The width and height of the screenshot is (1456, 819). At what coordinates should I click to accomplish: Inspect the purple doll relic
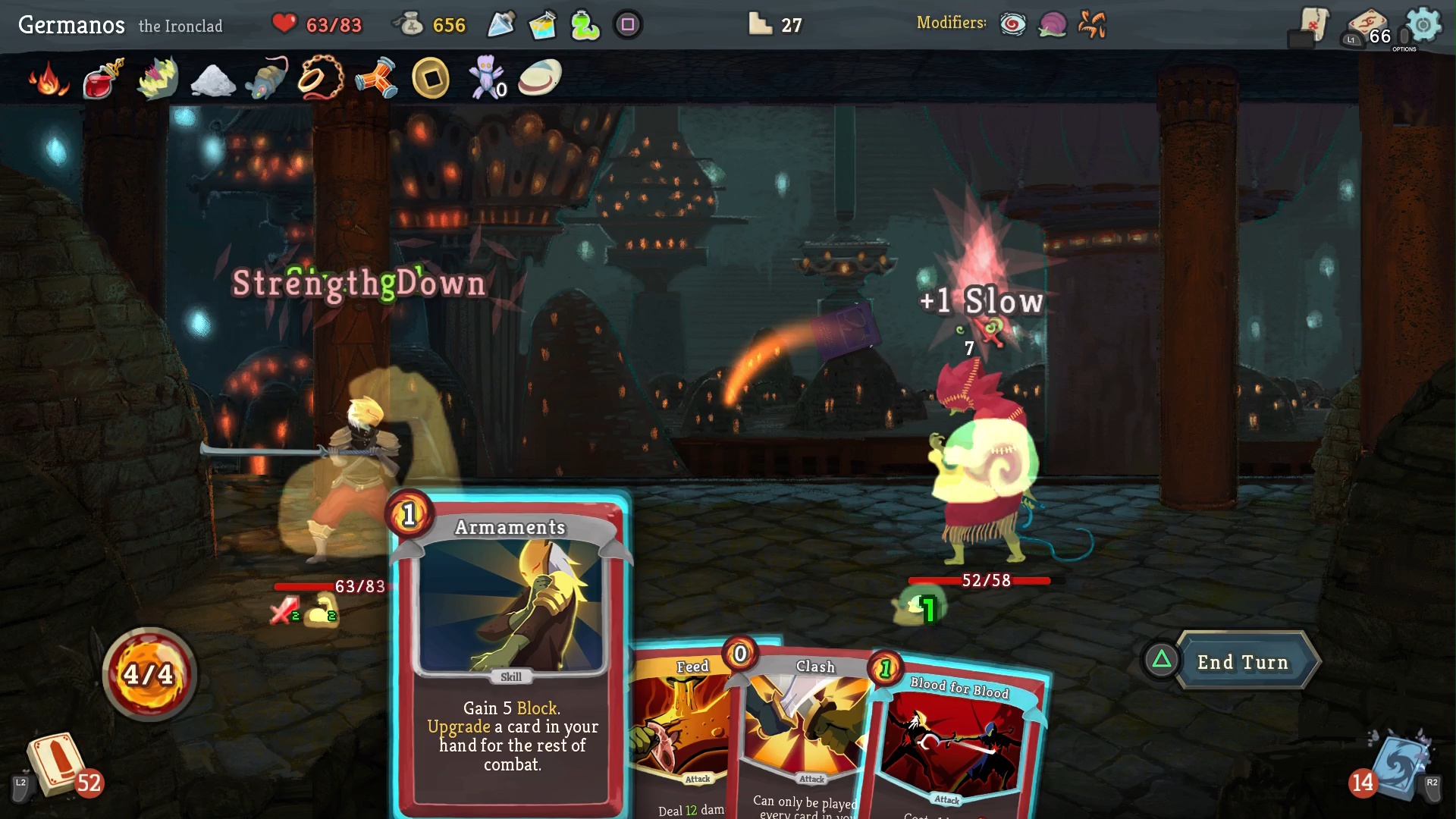(485, 78)
